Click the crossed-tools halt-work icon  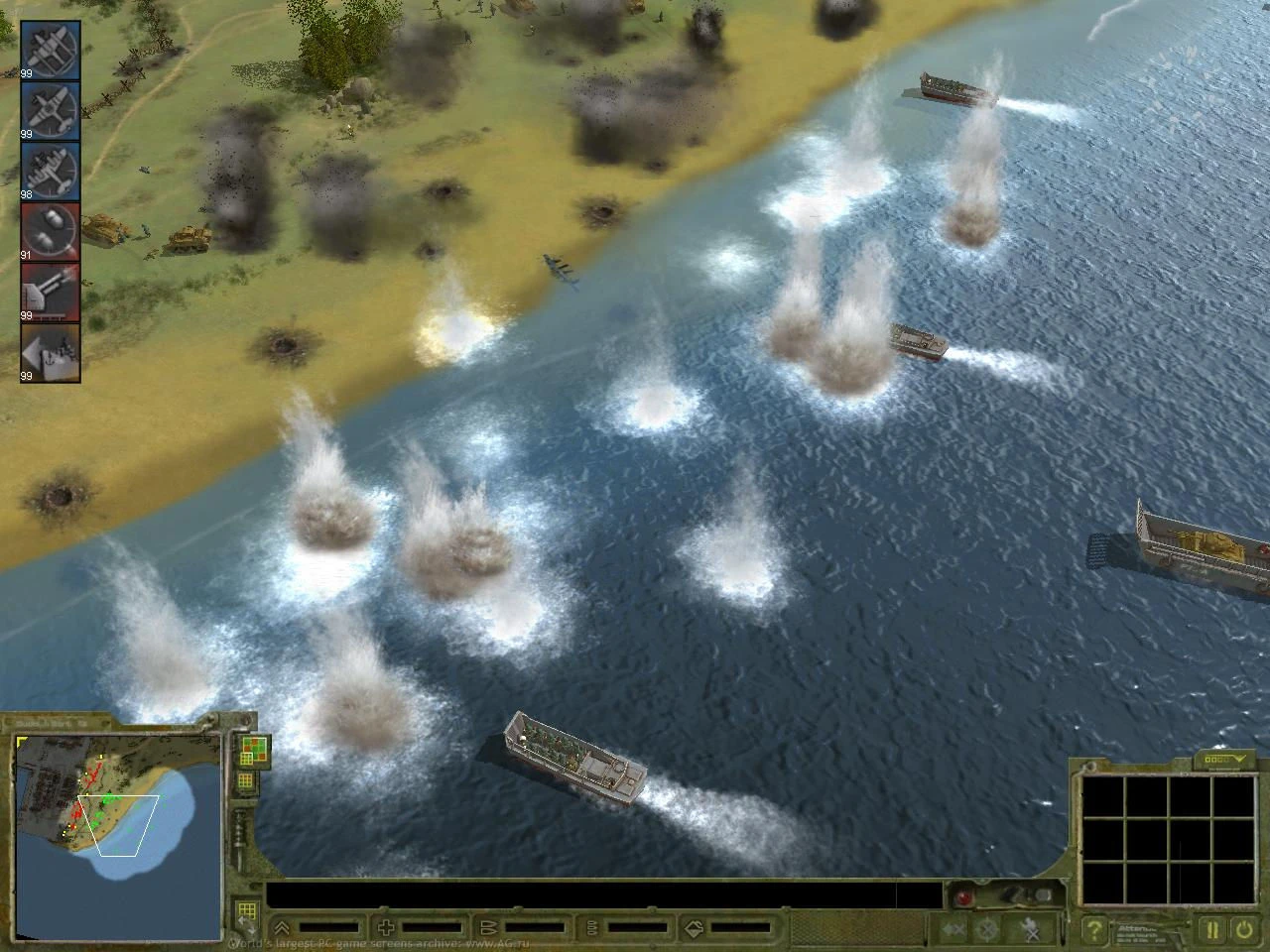point(1028,930)
